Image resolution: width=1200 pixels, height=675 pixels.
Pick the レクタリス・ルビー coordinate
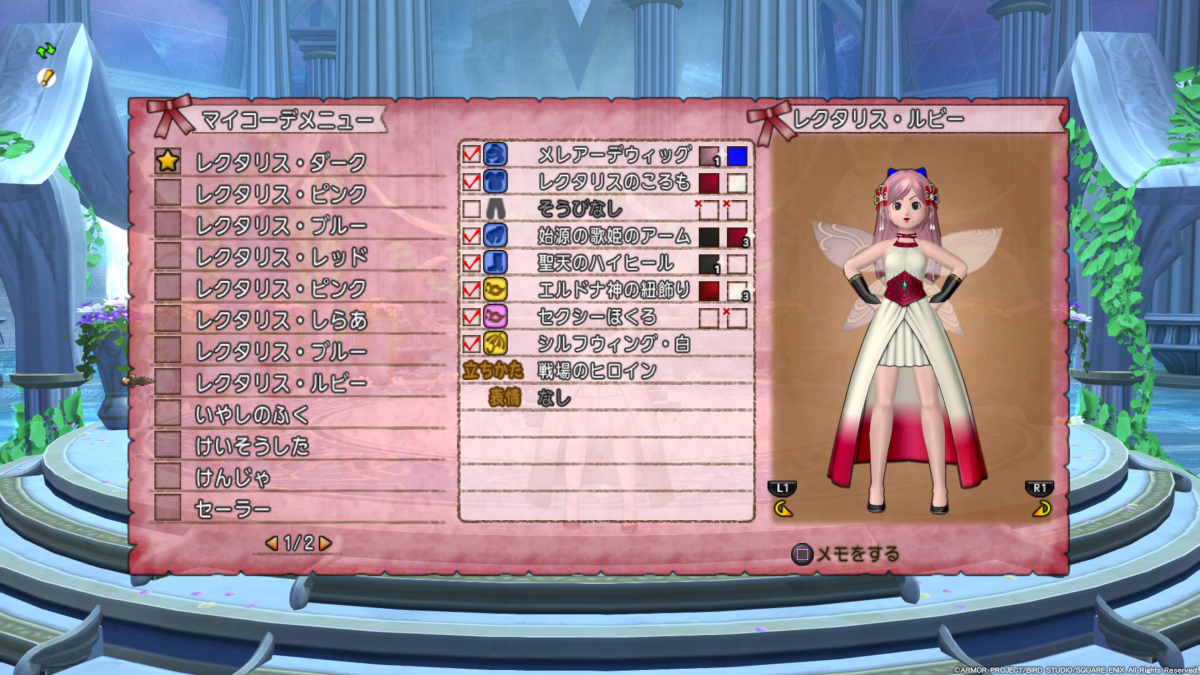(x=280, y=383)
